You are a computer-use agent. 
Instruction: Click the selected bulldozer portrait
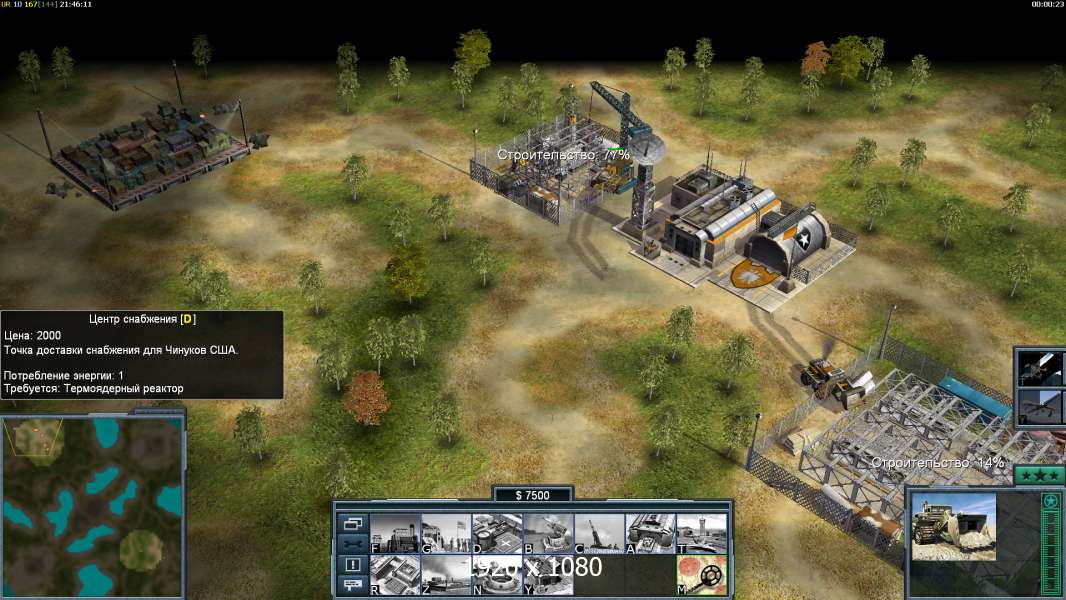tap(954, 526)
